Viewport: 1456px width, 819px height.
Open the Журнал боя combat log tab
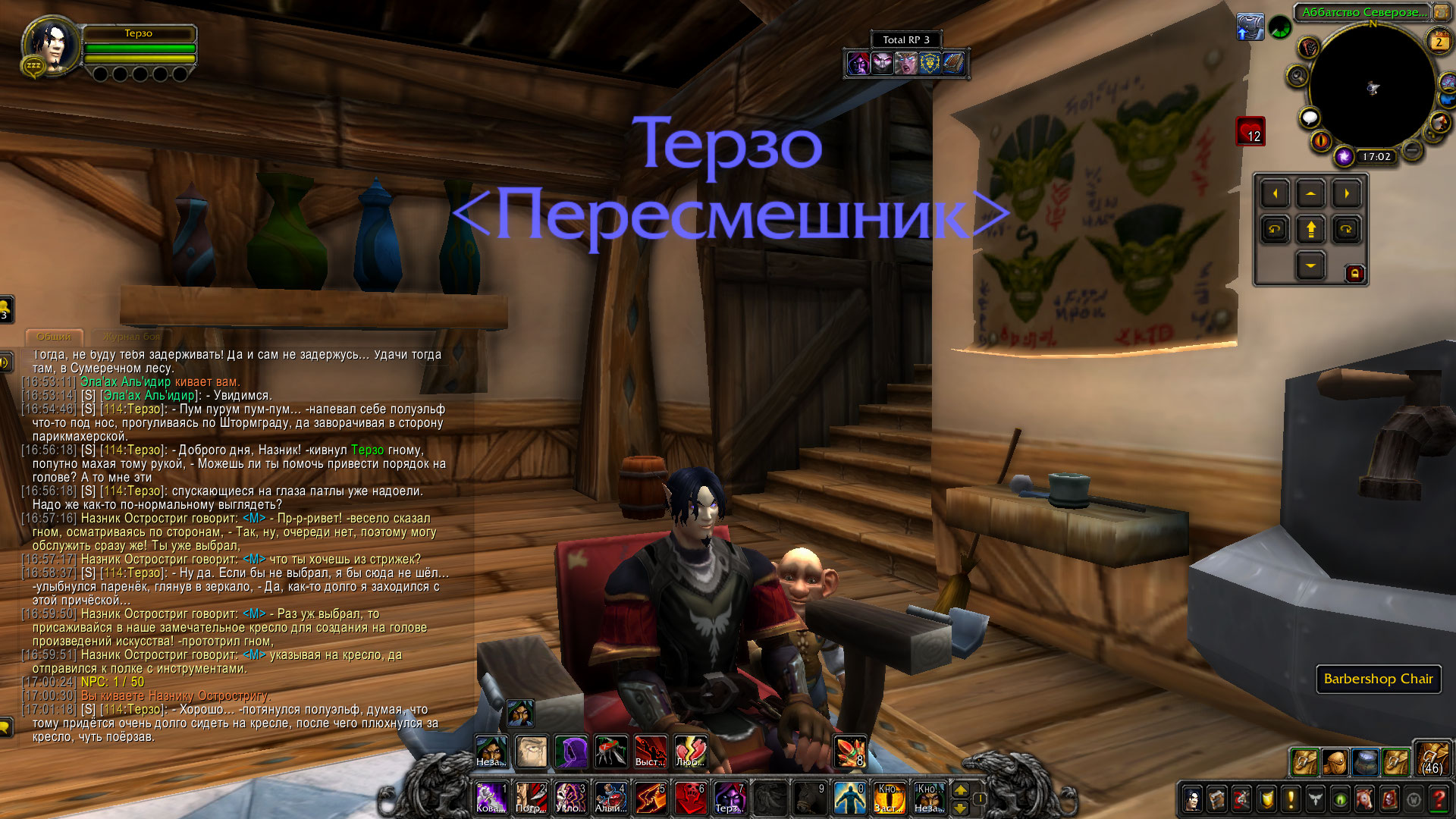click(x=132, y=337)
